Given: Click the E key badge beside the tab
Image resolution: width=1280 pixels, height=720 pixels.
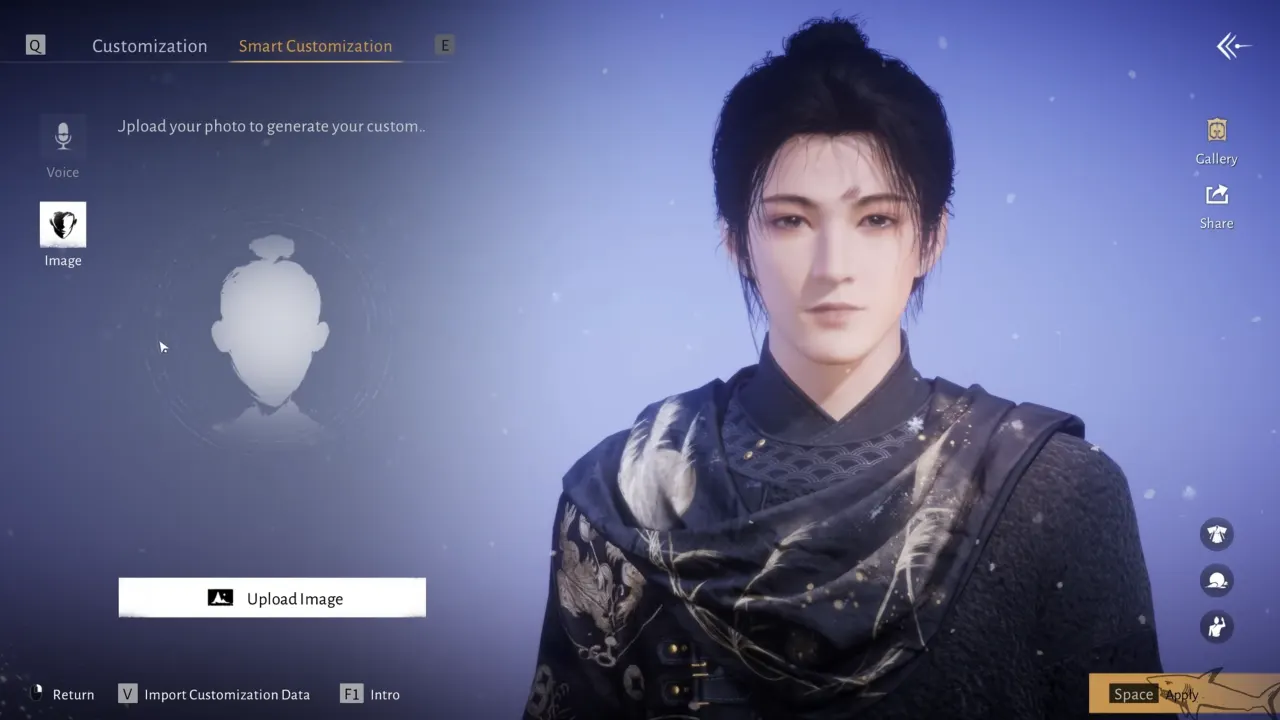Looking at the screenshot, I should 443,45.
